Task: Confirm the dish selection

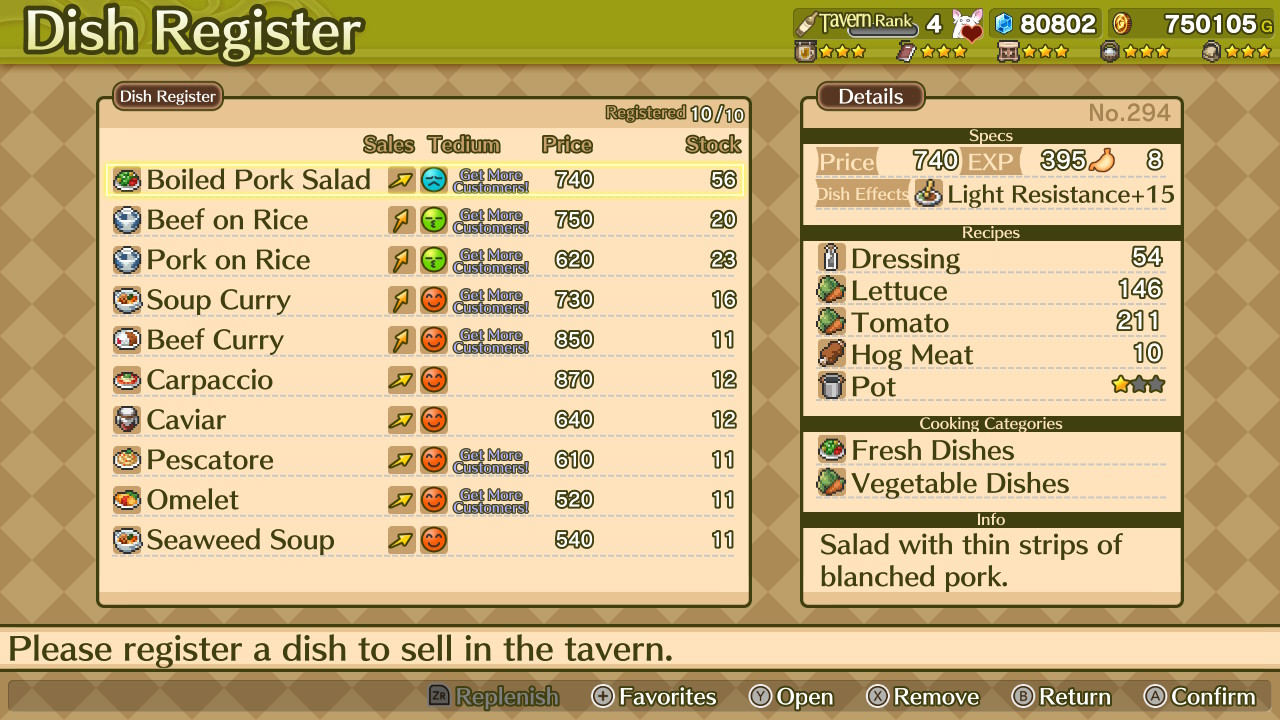Action: pos(1200,697)
